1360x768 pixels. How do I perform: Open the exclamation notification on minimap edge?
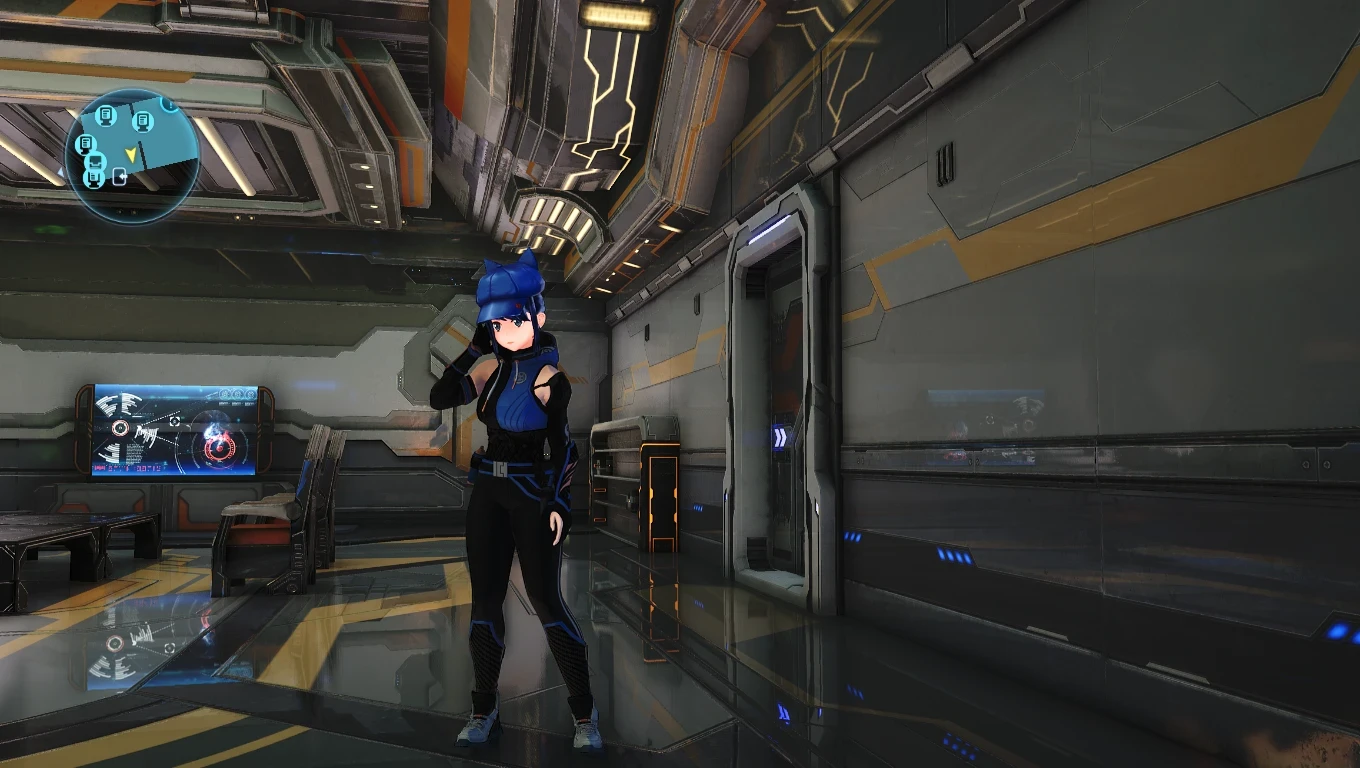(x=169, y=104)
